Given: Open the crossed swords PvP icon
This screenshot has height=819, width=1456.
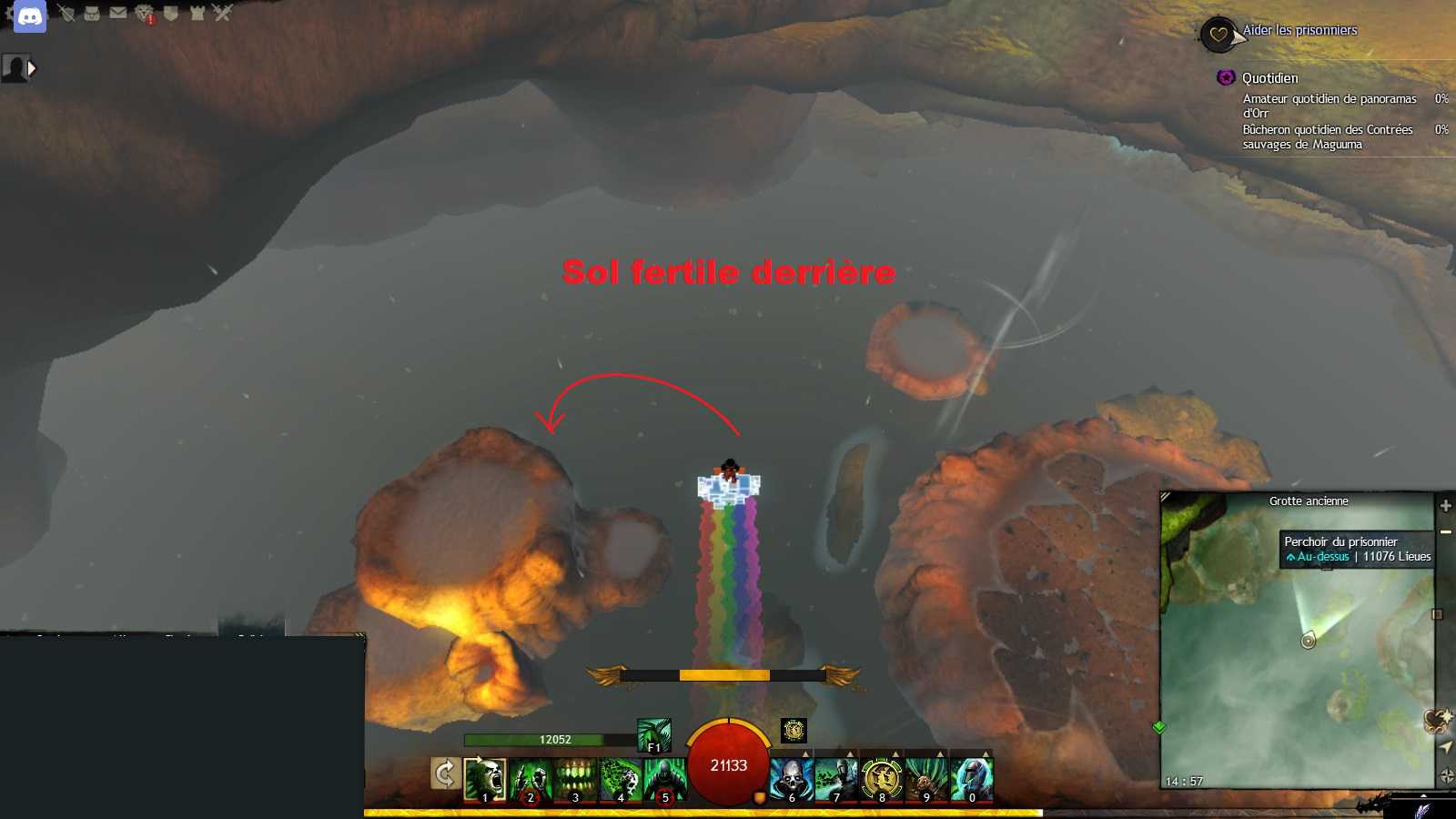Looking at the screenshot, I should (223, 13).
